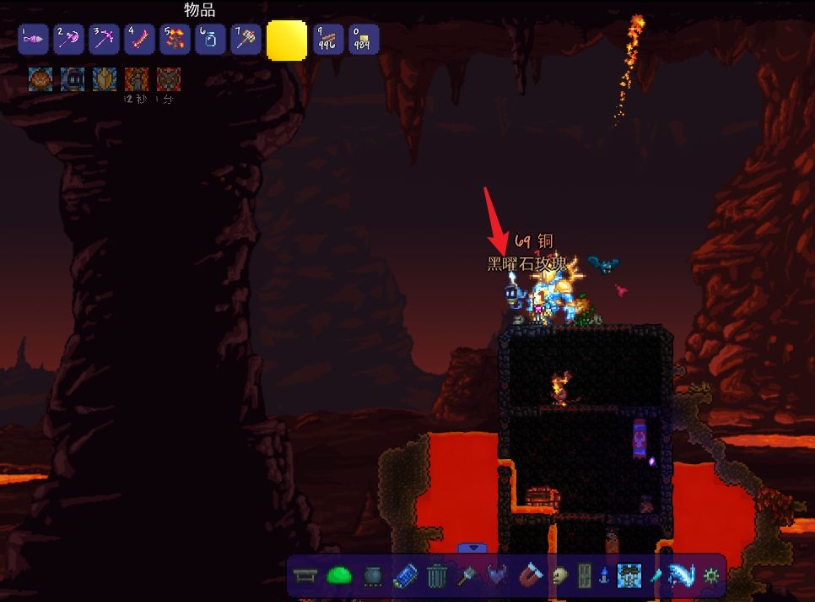This screenshot has height=602, width=815.
Task: Open the door icon in bottom toolbar
Action: pyautogui.click(x=585, y=576)
